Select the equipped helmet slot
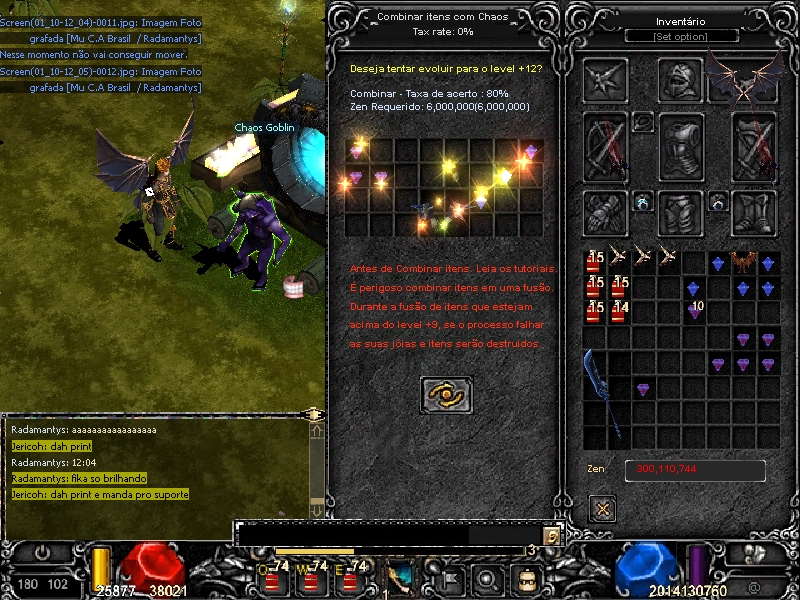The image size is (800, 600). (681, 79)
